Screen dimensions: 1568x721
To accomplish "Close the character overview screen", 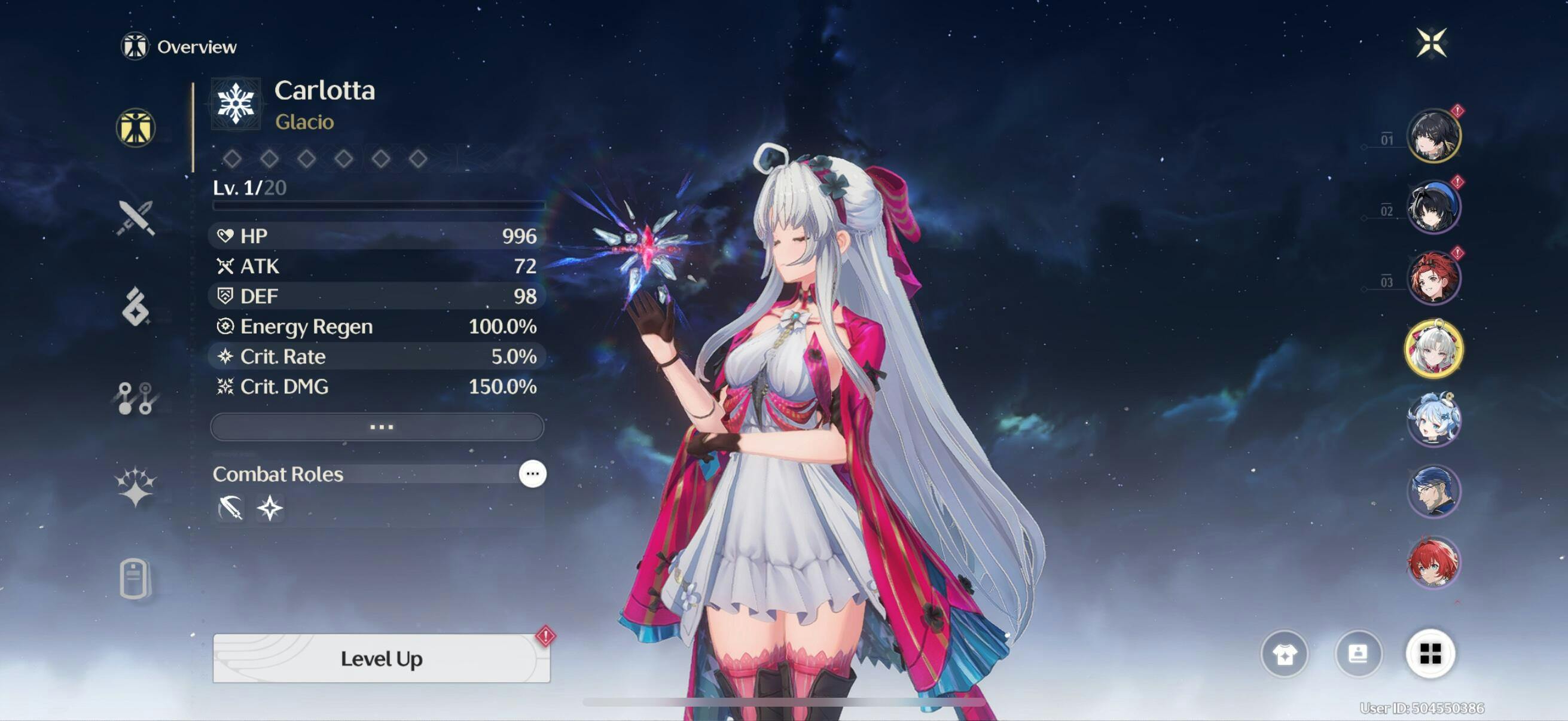I will [1430, 43].
